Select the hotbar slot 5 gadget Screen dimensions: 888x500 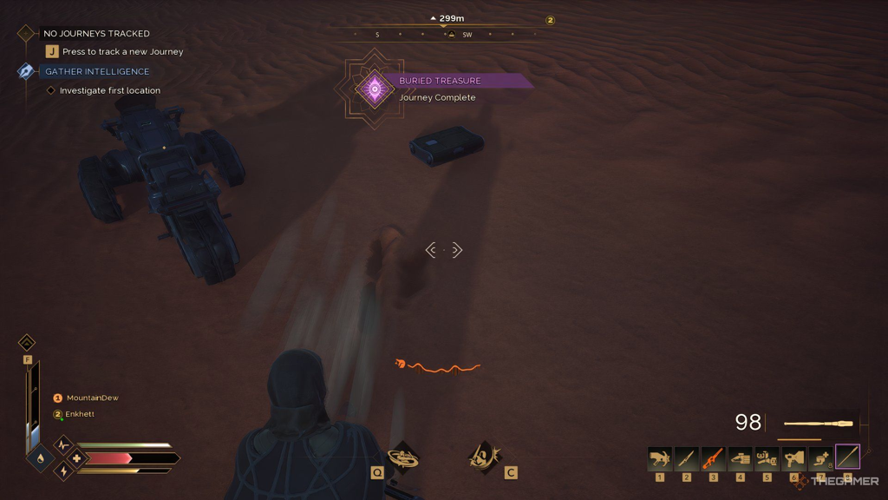(767, 458)
